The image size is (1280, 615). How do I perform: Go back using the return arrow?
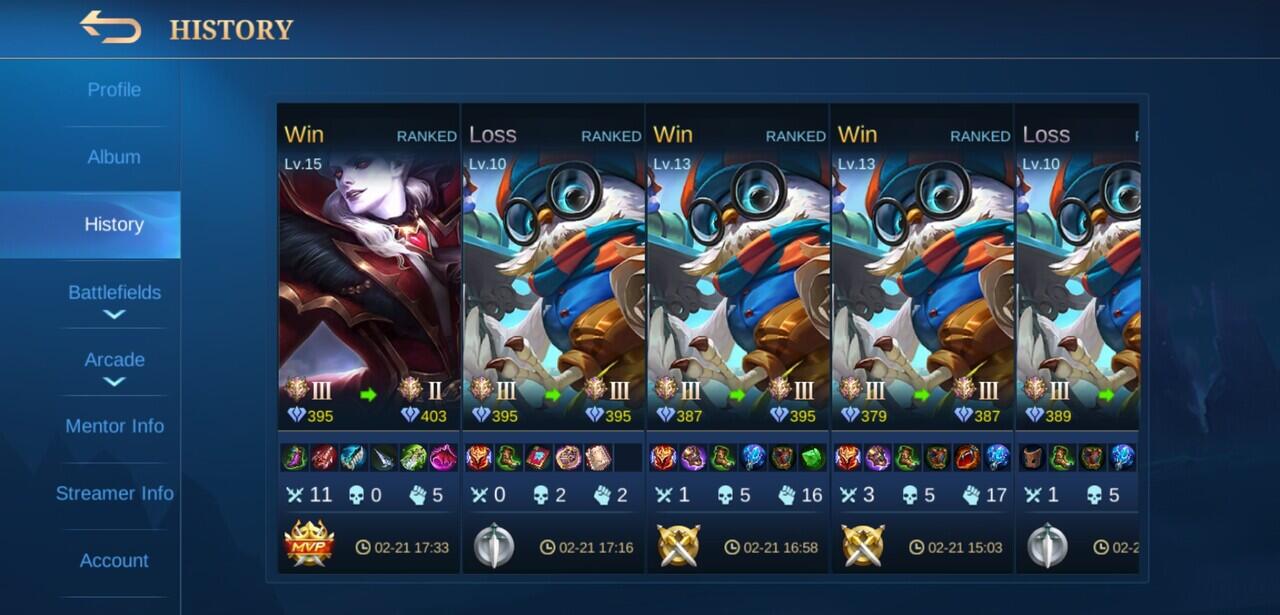click(110, 27)
